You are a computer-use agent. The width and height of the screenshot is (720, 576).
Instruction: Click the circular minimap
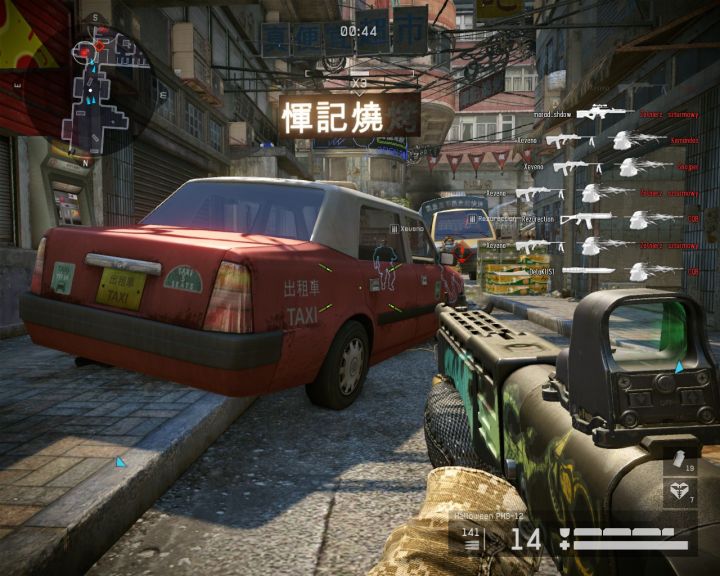(100, 88)
